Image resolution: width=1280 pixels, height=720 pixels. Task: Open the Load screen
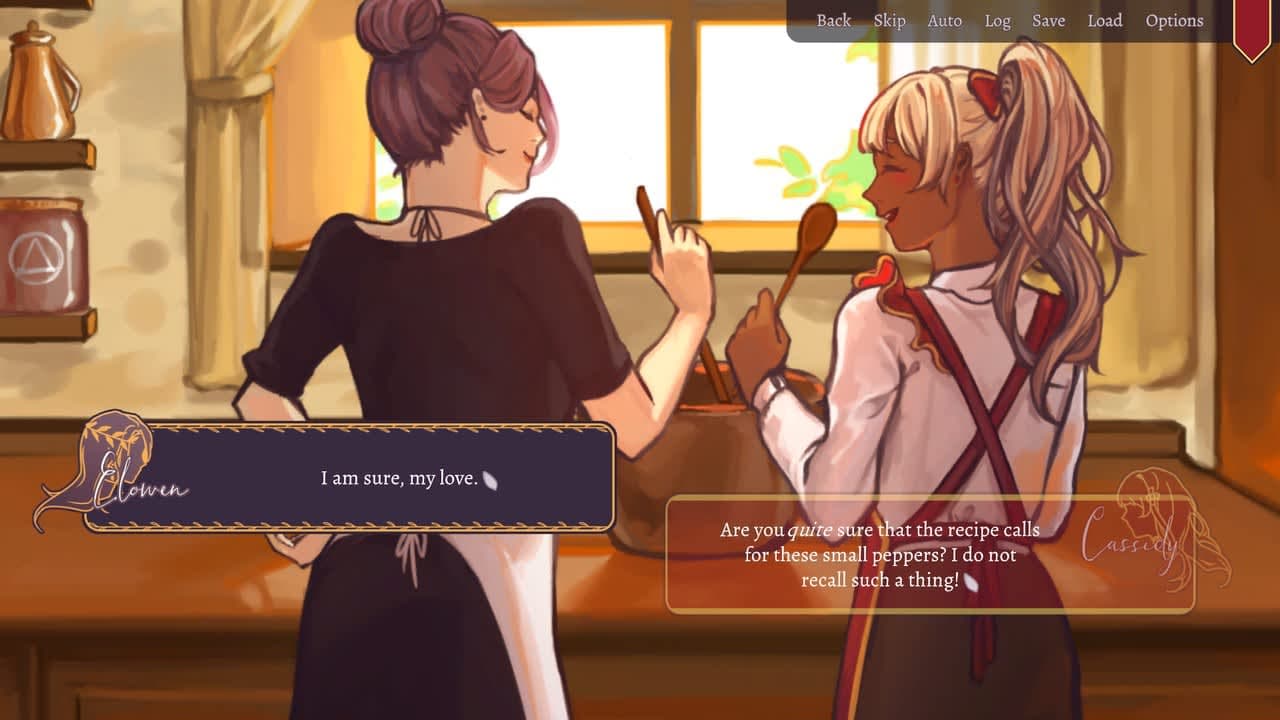point(1105,20)
